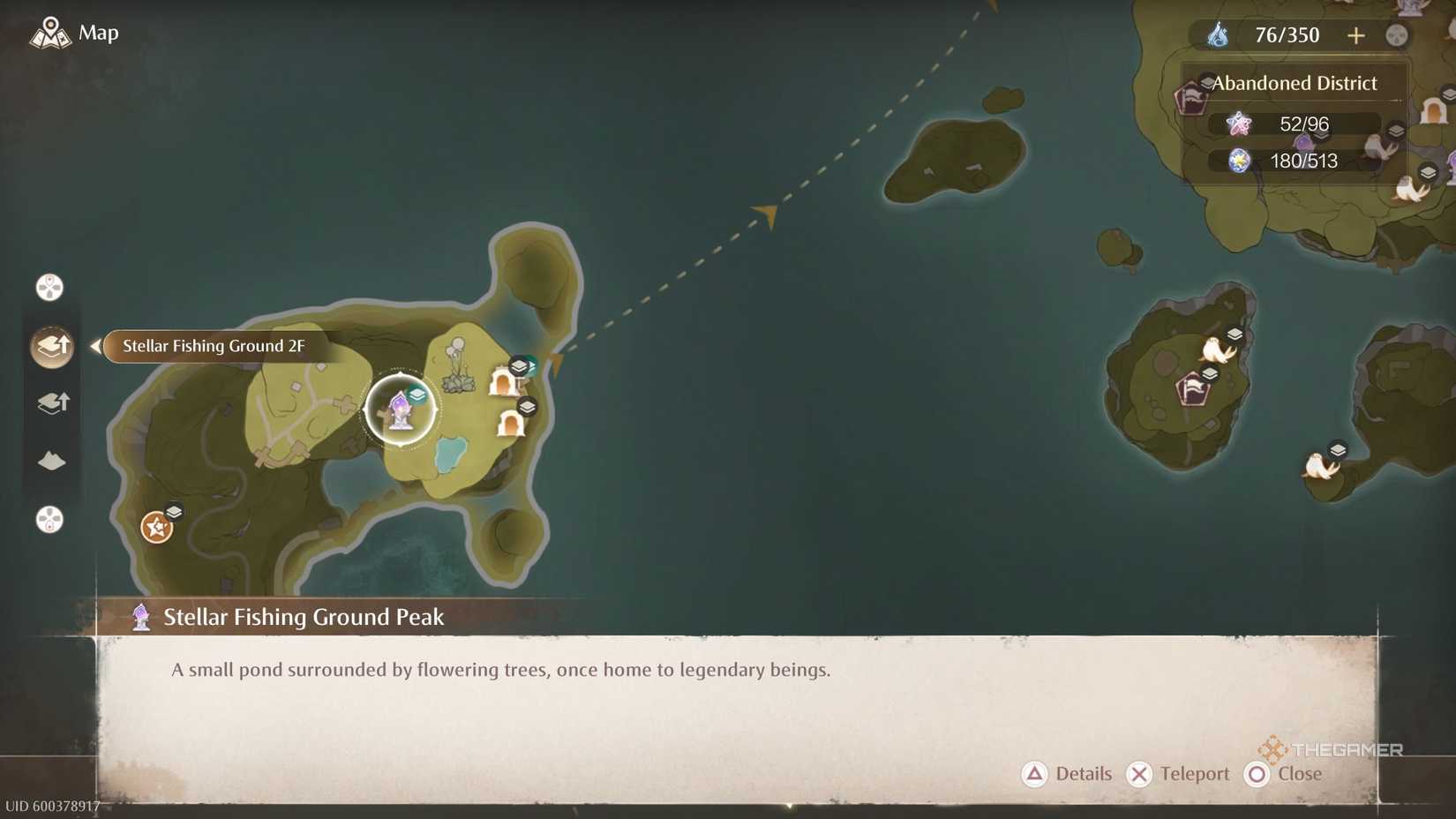Open the mountain terrain icon in sidebar
Viewport: 1456px width, 819px height.
[x=52, y=461]
